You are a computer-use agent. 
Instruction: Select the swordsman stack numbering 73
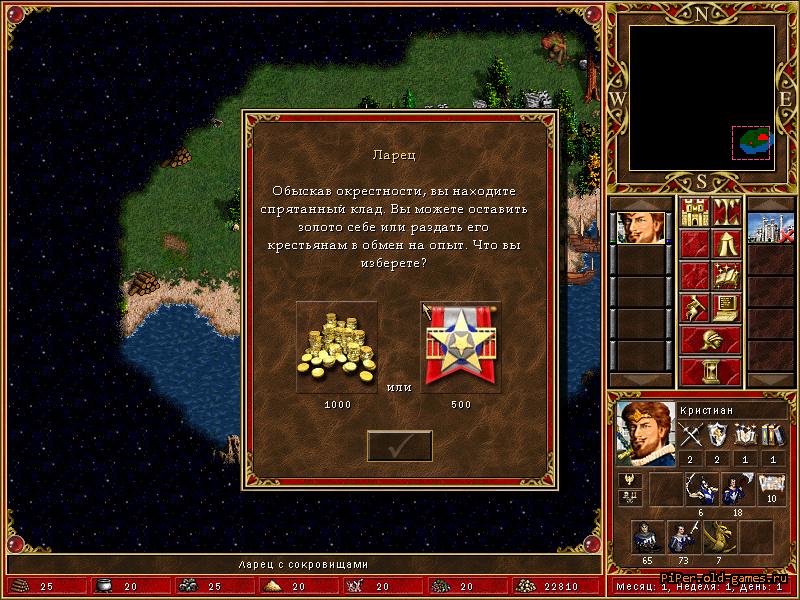682,538
